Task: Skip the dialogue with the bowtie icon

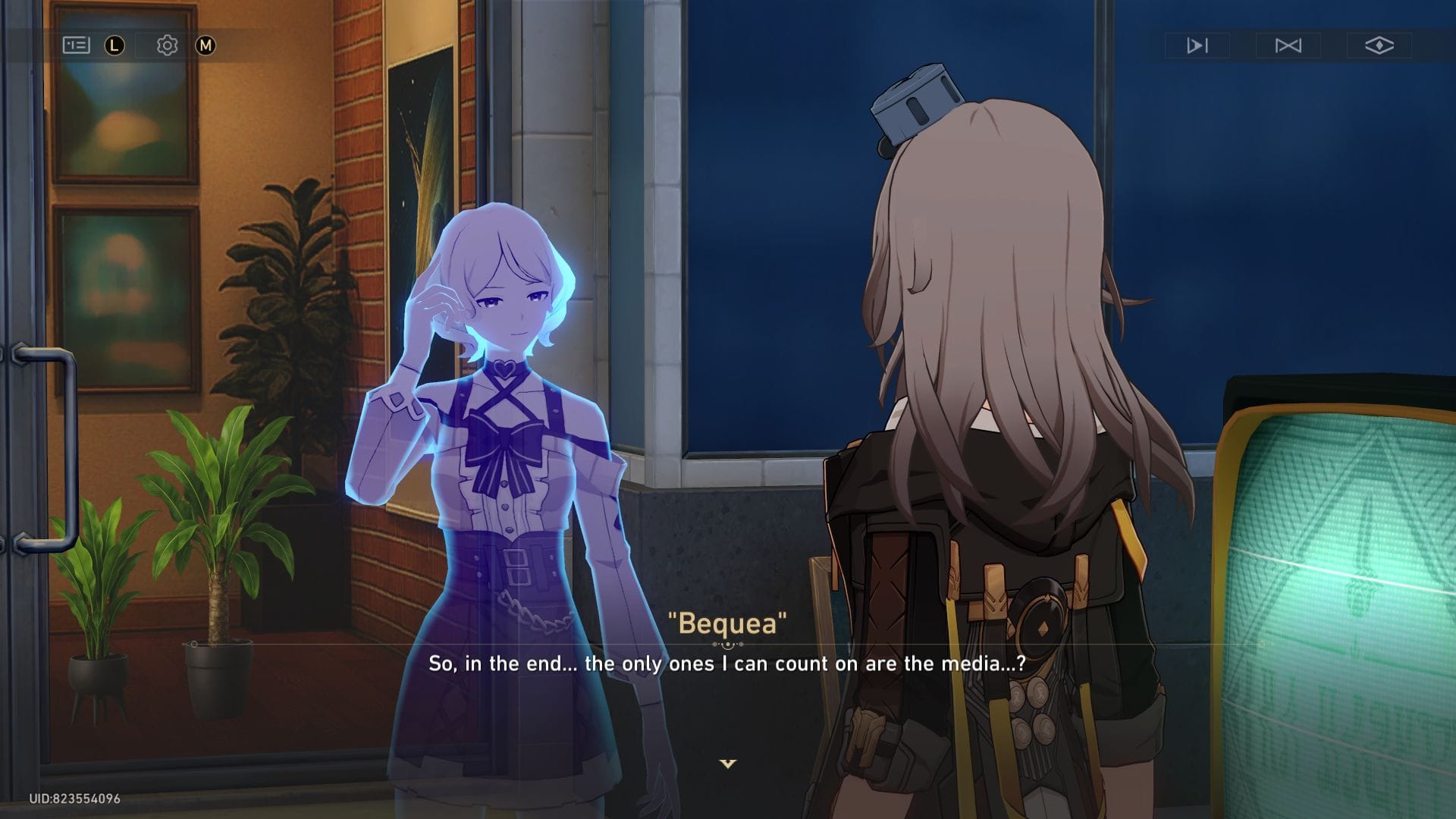Action: coord(1288,45)
